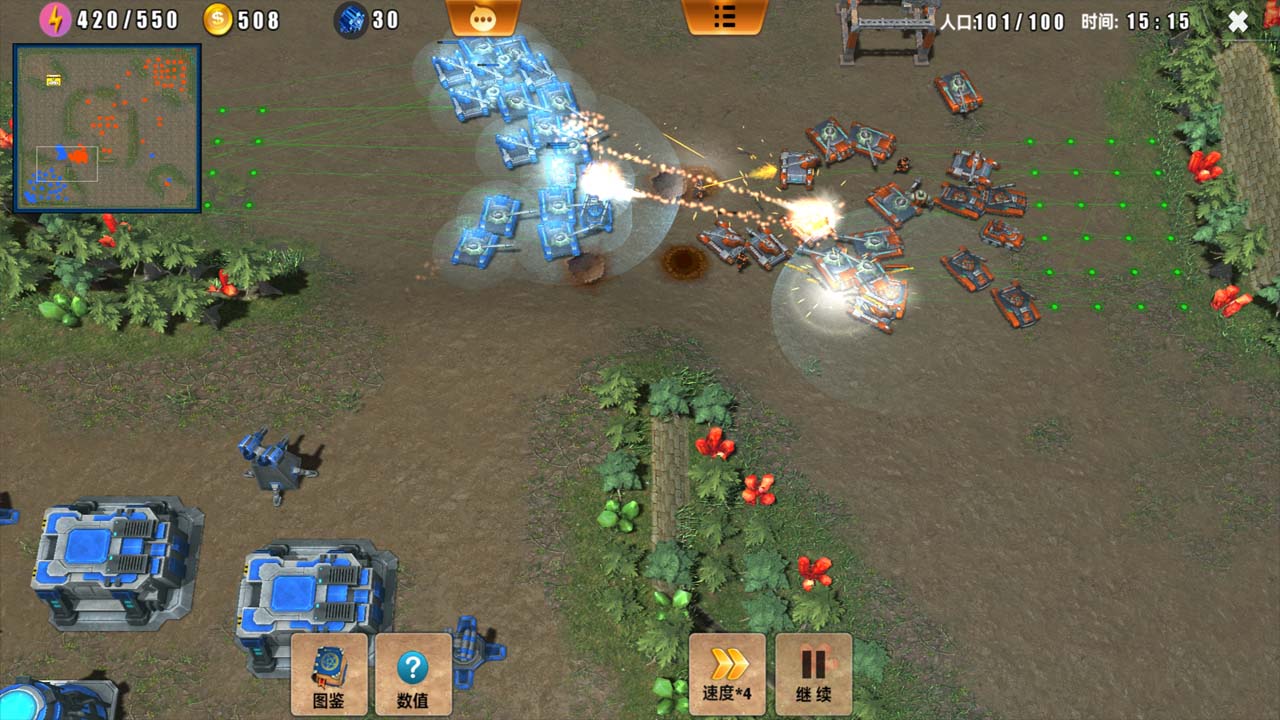Click the gold coin currency icon
Image resolution: width=1280 pixels, height=720 pixels.
point(221,17)
